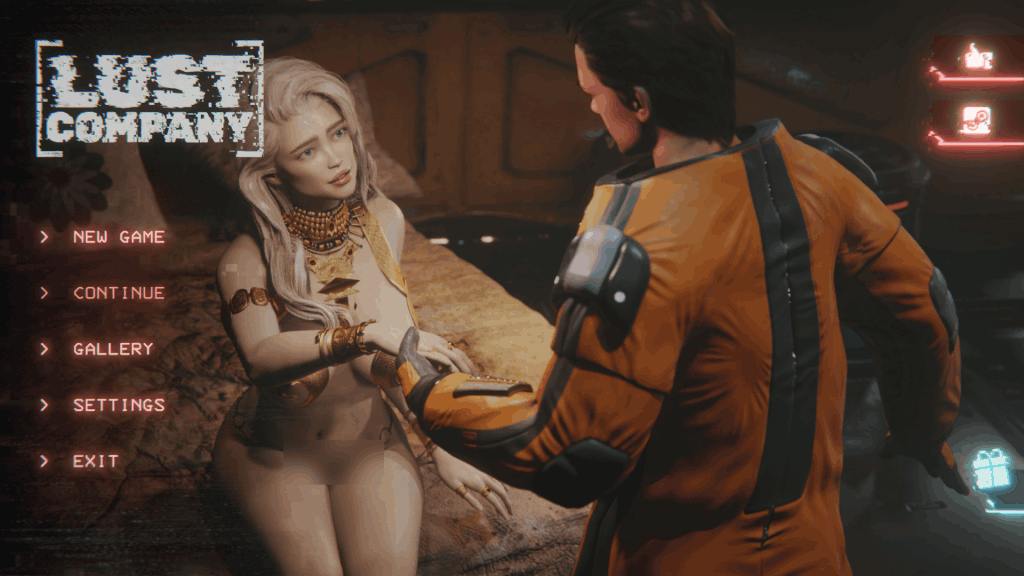1024x576 pixels.
Task: Open the Gallery
Action: (113, 349)
